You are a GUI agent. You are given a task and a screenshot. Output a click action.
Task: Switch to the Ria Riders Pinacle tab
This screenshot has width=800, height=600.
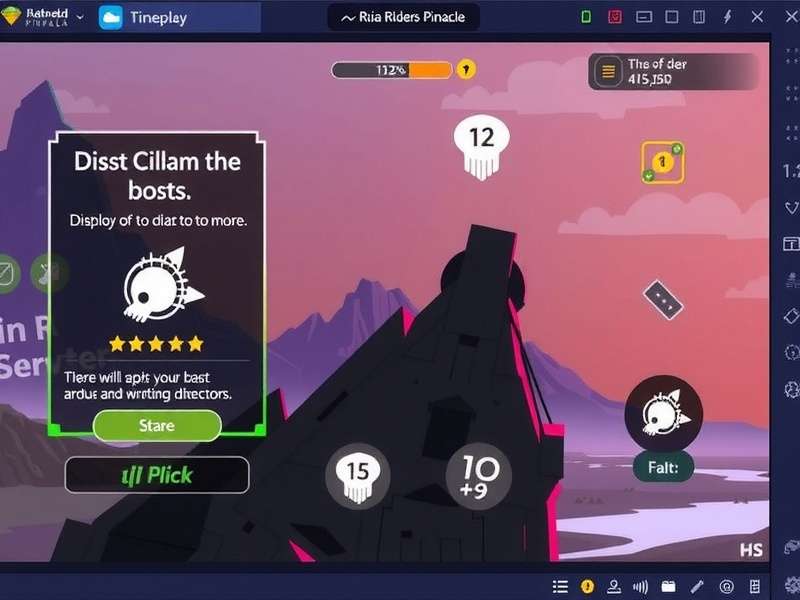coord(403,17)
